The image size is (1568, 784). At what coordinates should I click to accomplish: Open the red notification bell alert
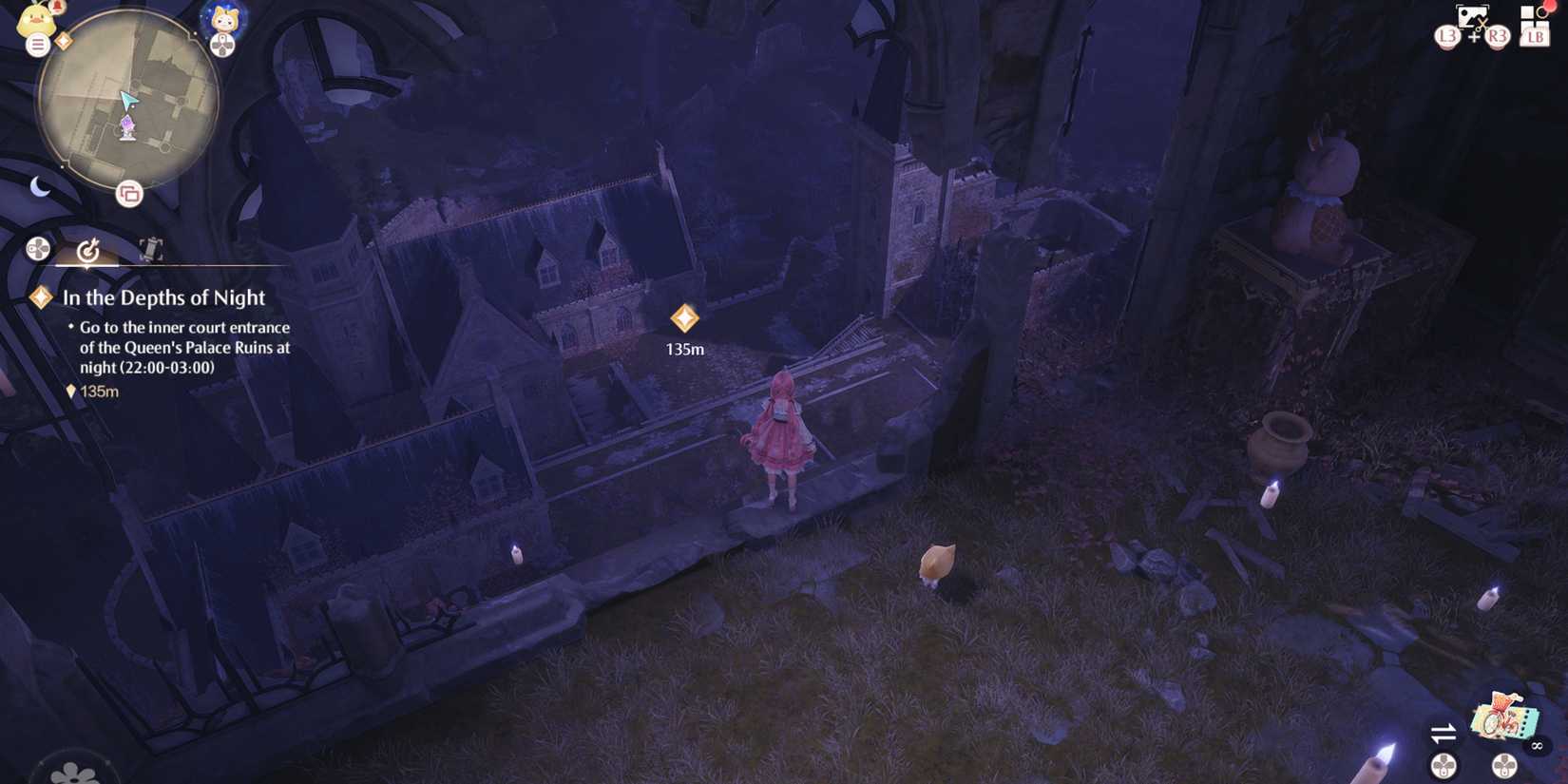click(x=57, y=8)
